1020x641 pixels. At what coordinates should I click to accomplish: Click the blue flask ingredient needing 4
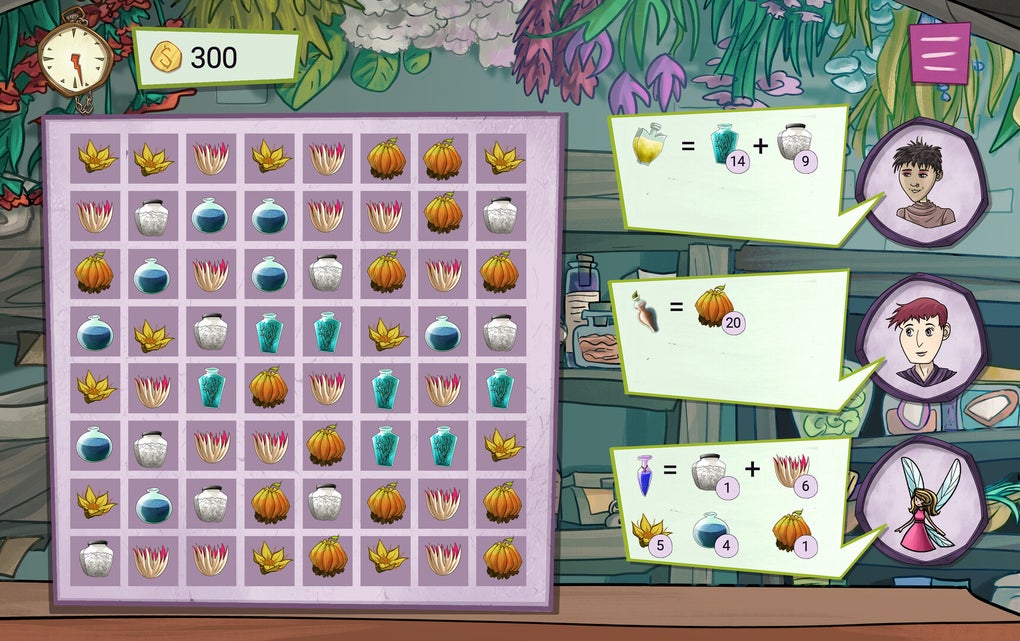tap(711, 530)
